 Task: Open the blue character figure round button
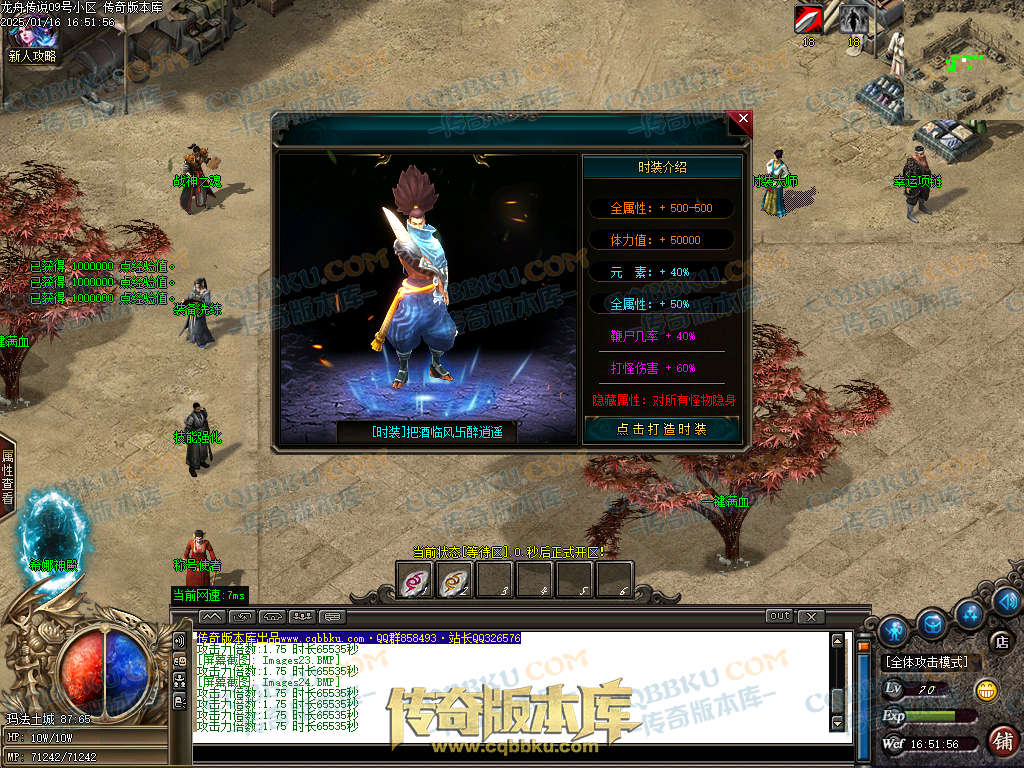click(894, 630)
